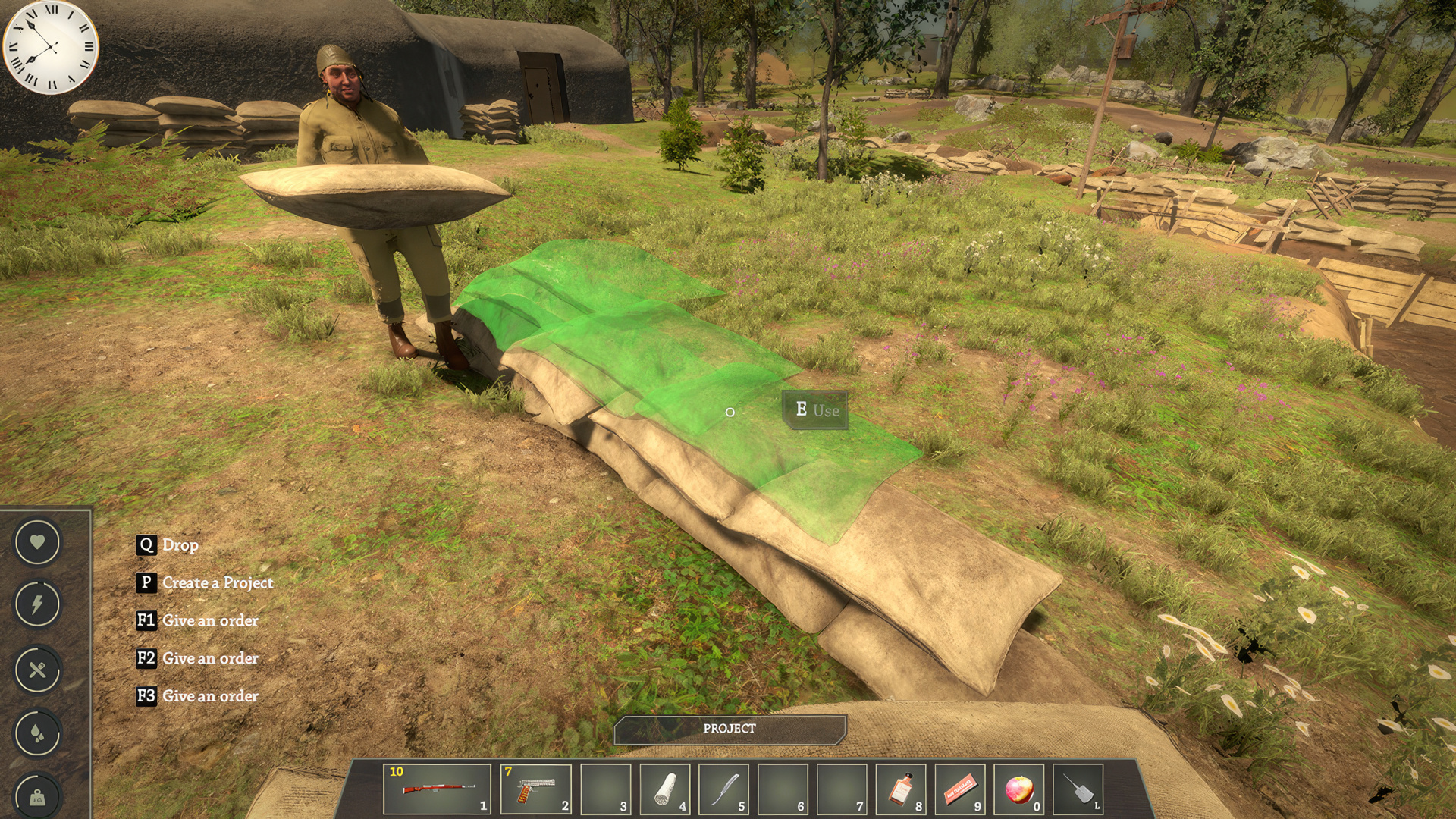
Task: Choose F3 Give an order command
Action: [197, 695]
